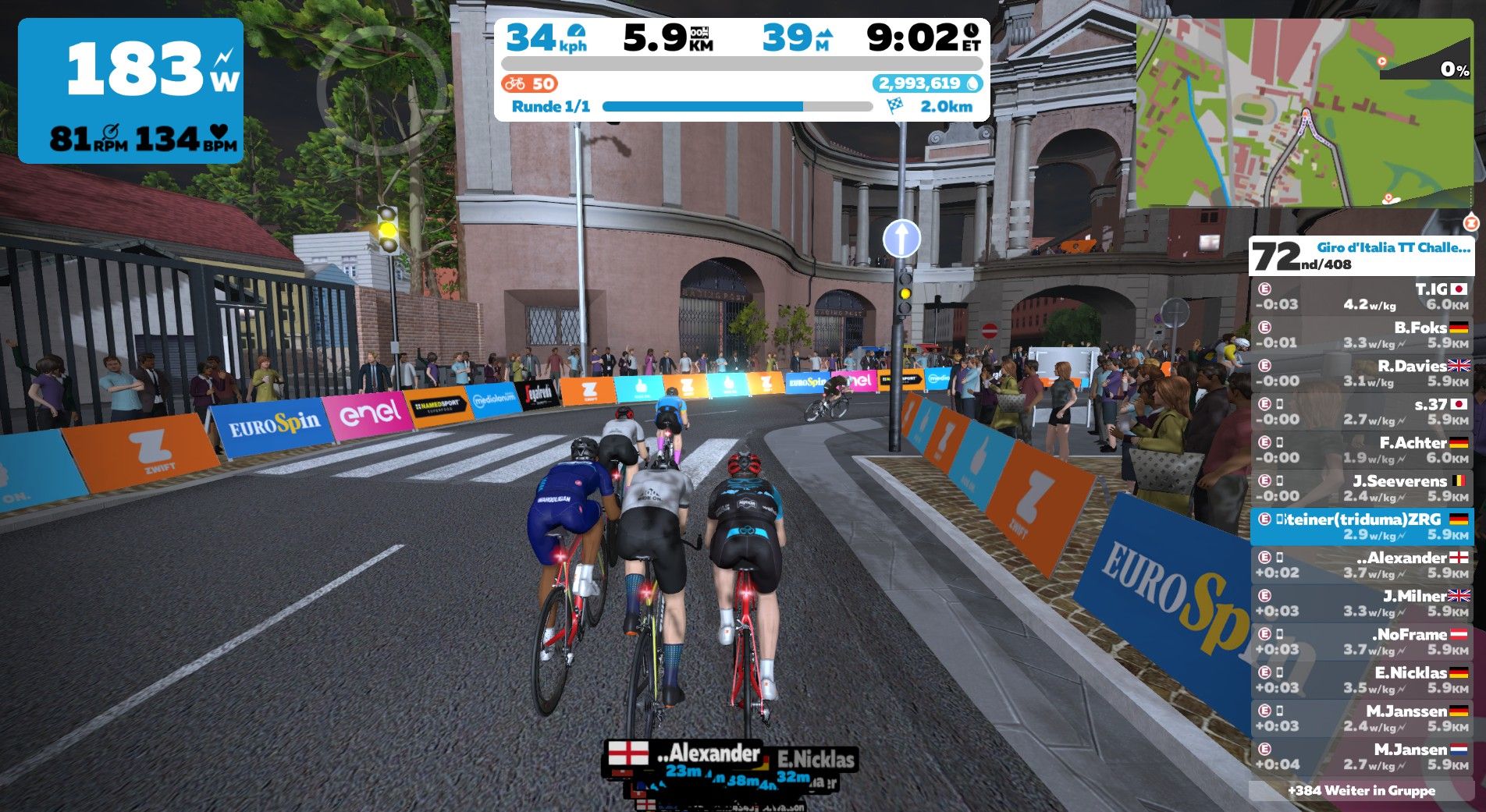Screen dimensions: 1486x812
Task: Select J.Milner in the rider list
Action: pos(1362,603)
